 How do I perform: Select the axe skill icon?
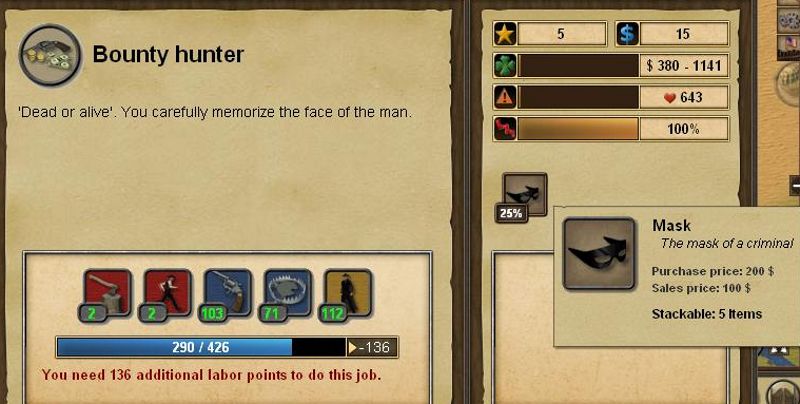[108, 291]
